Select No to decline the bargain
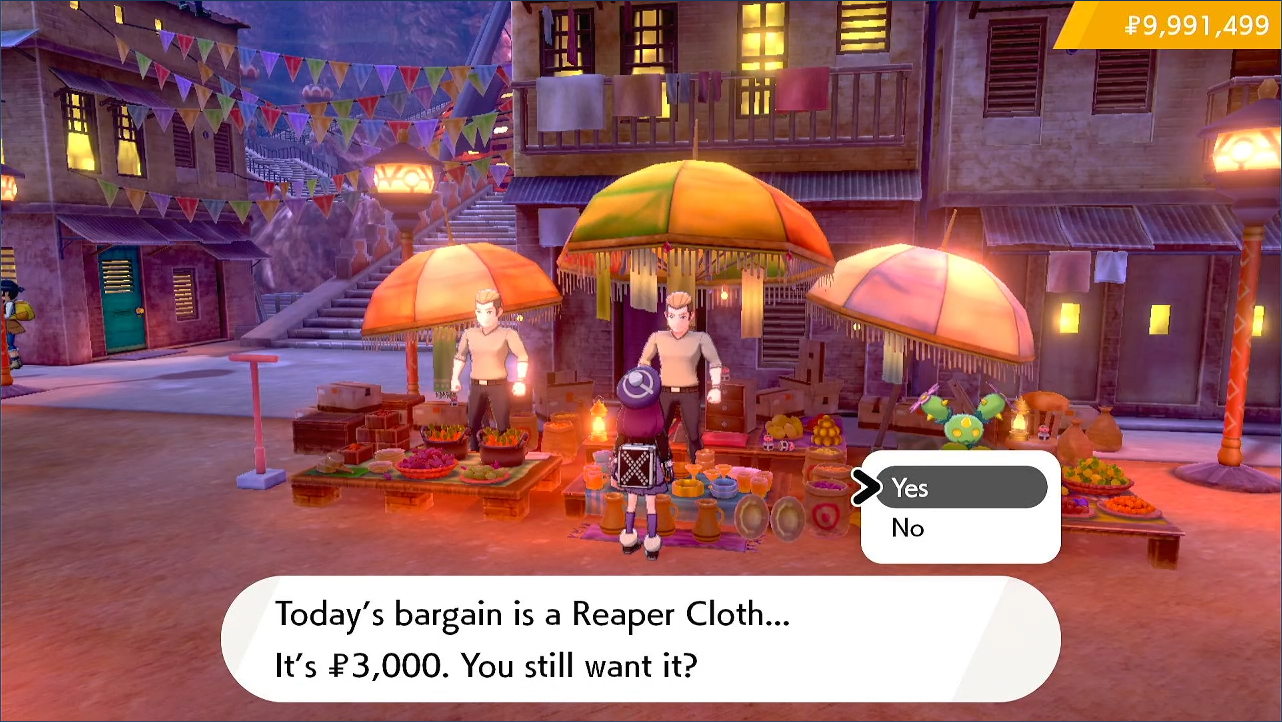The height and width of the screenshot is (722, 1282). [x=908, y=528]
